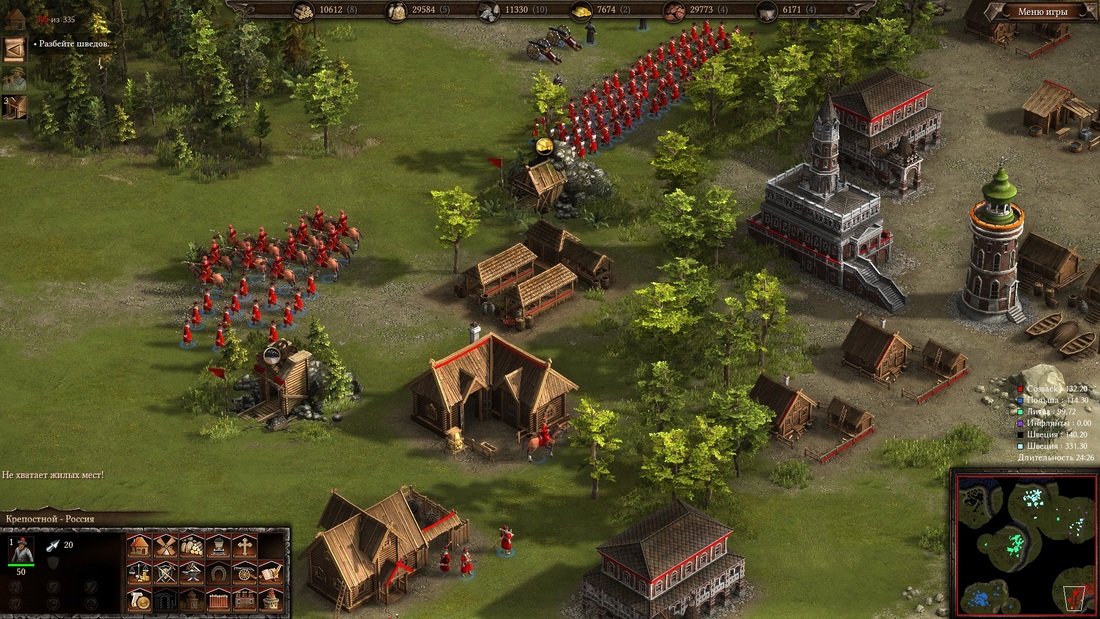This screenshot has width=1100, height=619.
Task: Select the barracks crossed-weapons icon
Action: click(165, 573)
